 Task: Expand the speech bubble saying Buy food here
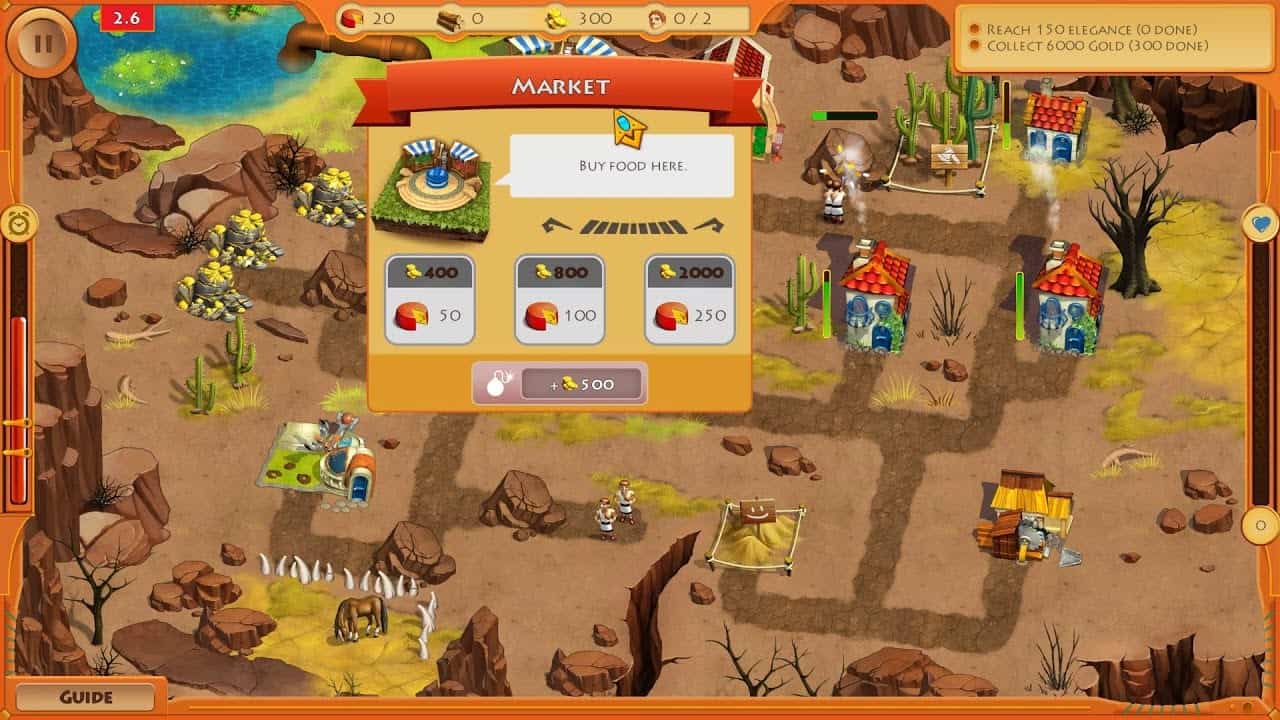point(620,166)
